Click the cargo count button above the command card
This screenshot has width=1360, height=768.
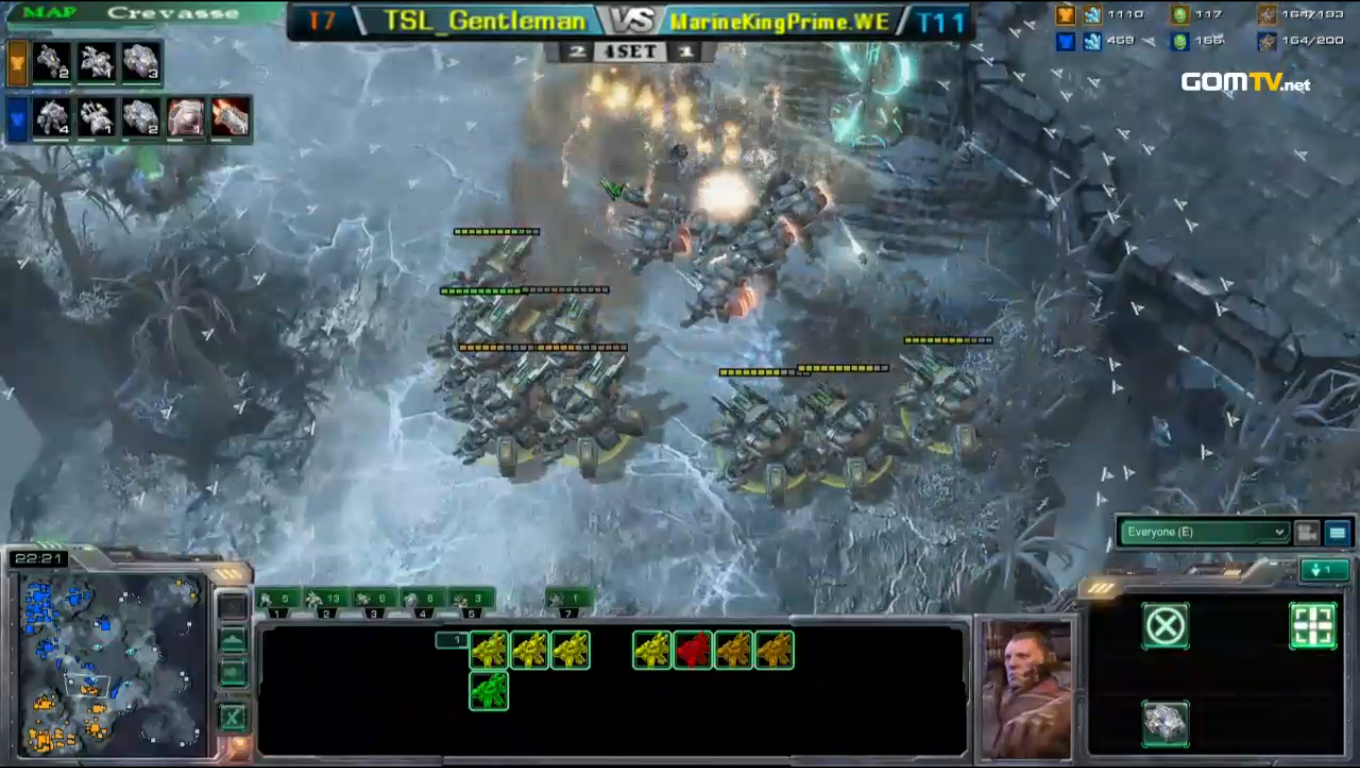click(x=453, y=640)
